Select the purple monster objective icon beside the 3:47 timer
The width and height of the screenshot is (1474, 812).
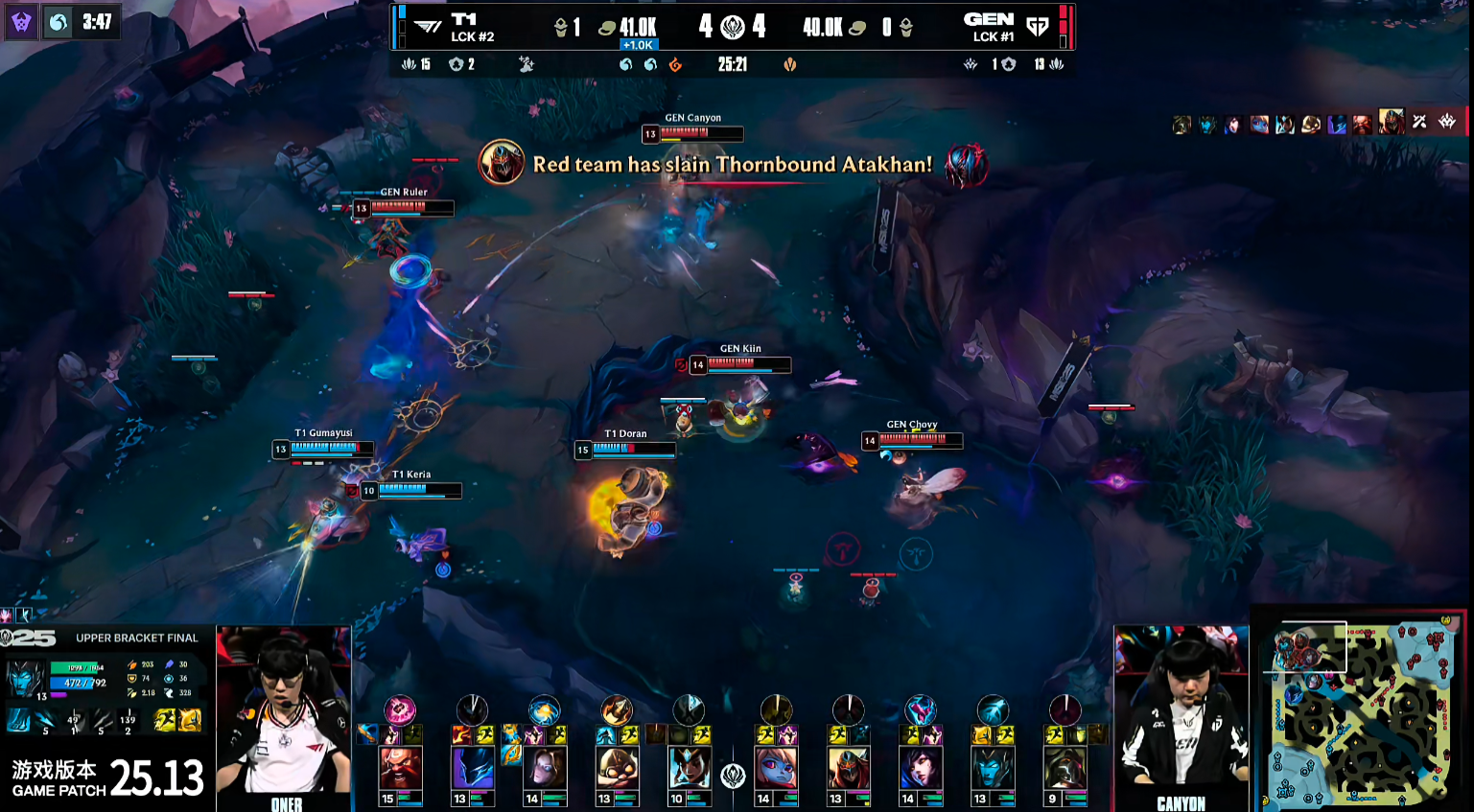coord(21,22)
